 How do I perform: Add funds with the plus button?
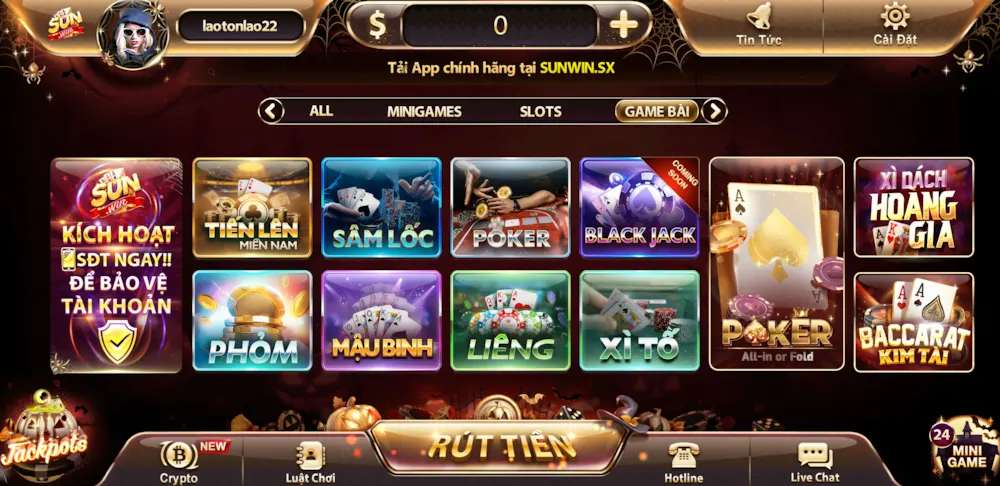[x=623, y=25]
